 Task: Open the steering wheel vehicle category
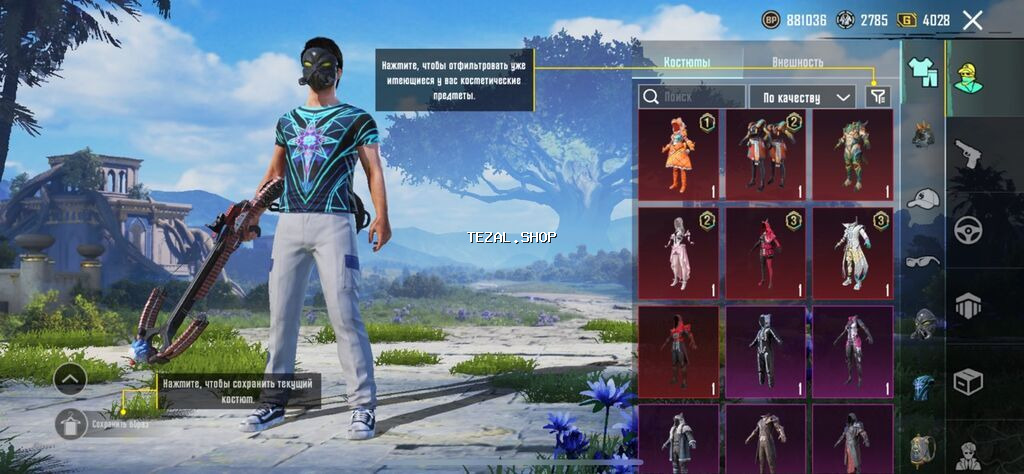(968, 230)
